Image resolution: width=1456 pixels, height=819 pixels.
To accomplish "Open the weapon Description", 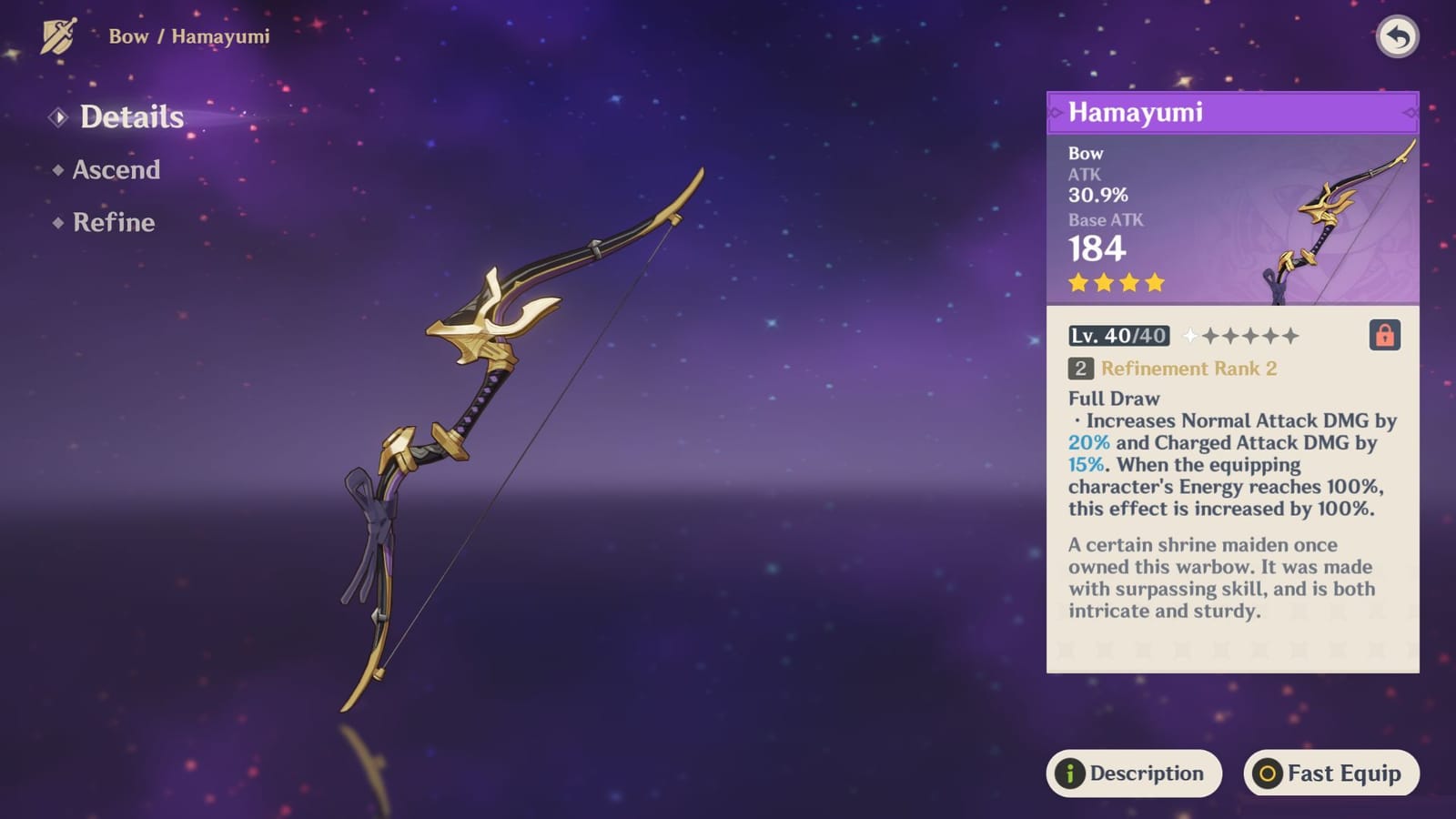I will point(1134,773).
